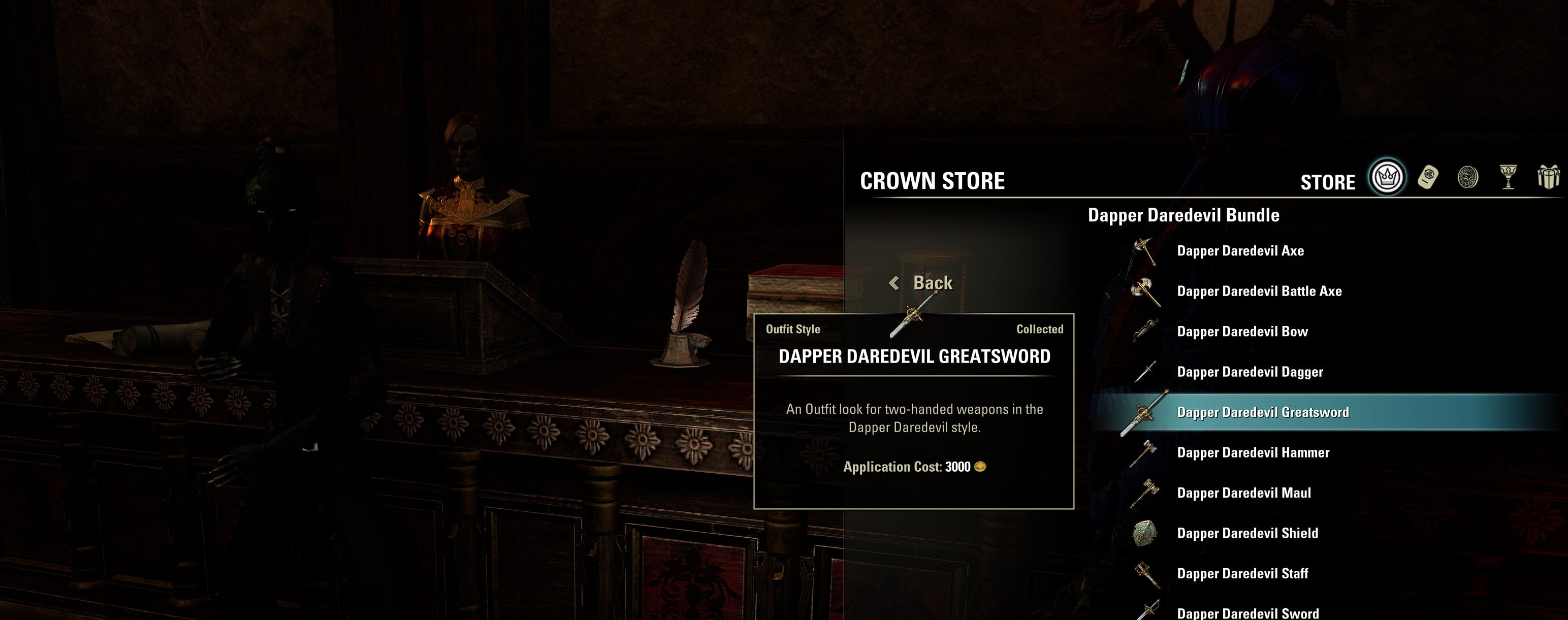The height and width of the screenshot is (620, 1568).
Task: Open the goblet icon tab
Action: point(1508,177)
